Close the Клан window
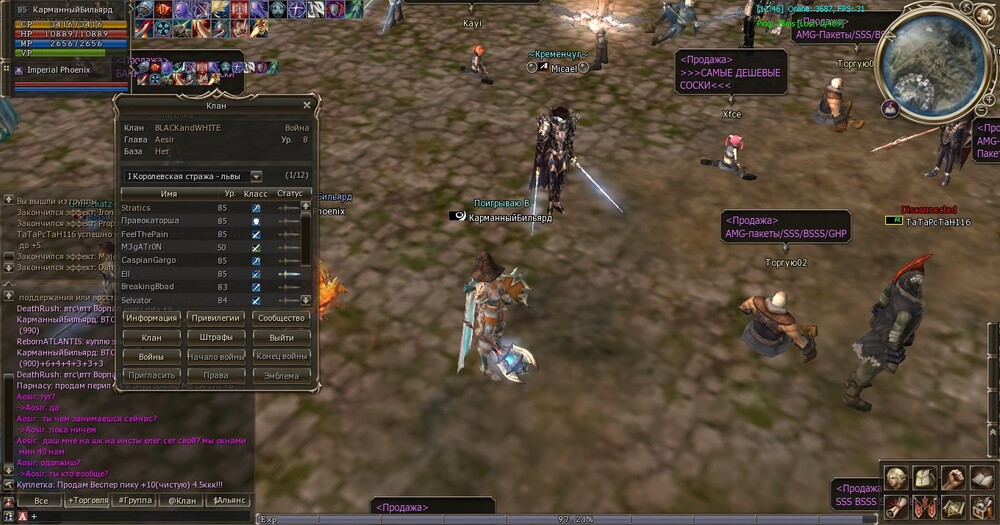1000x525 pixels. point(306,104)
